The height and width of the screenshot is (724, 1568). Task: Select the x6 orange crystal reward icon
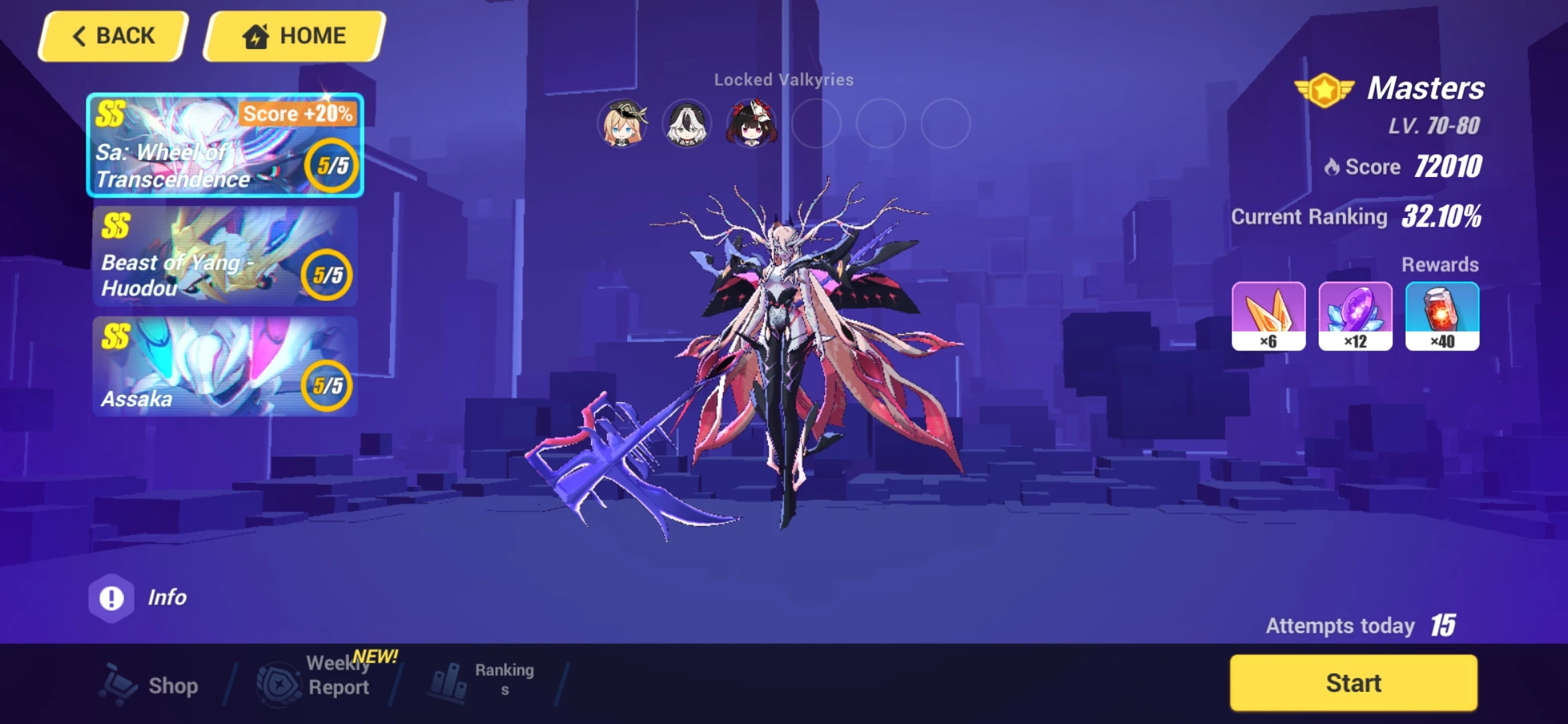click(1268, 317)
